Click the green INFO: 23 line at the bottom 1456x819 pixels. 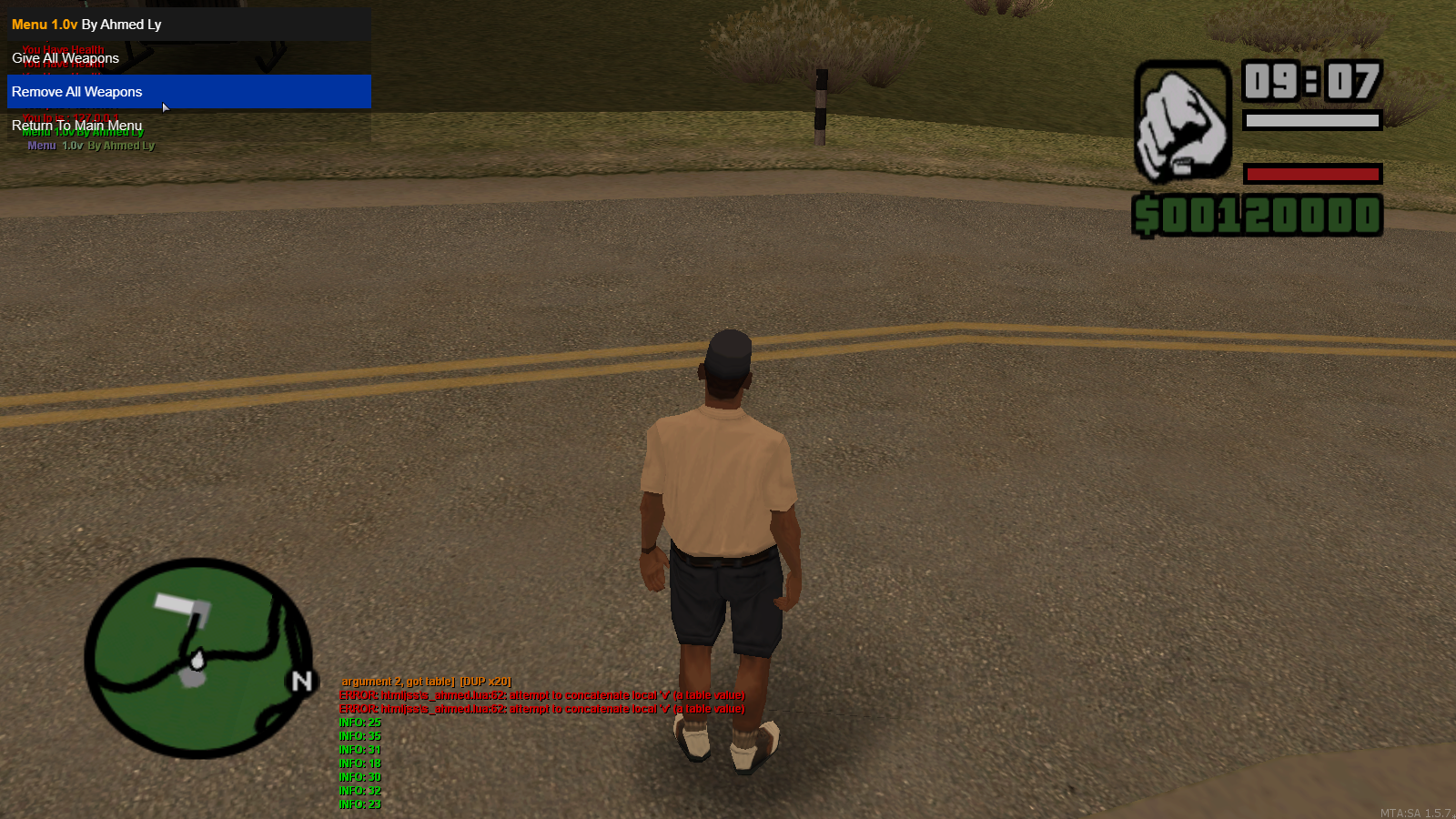click(x=359, y=804)
